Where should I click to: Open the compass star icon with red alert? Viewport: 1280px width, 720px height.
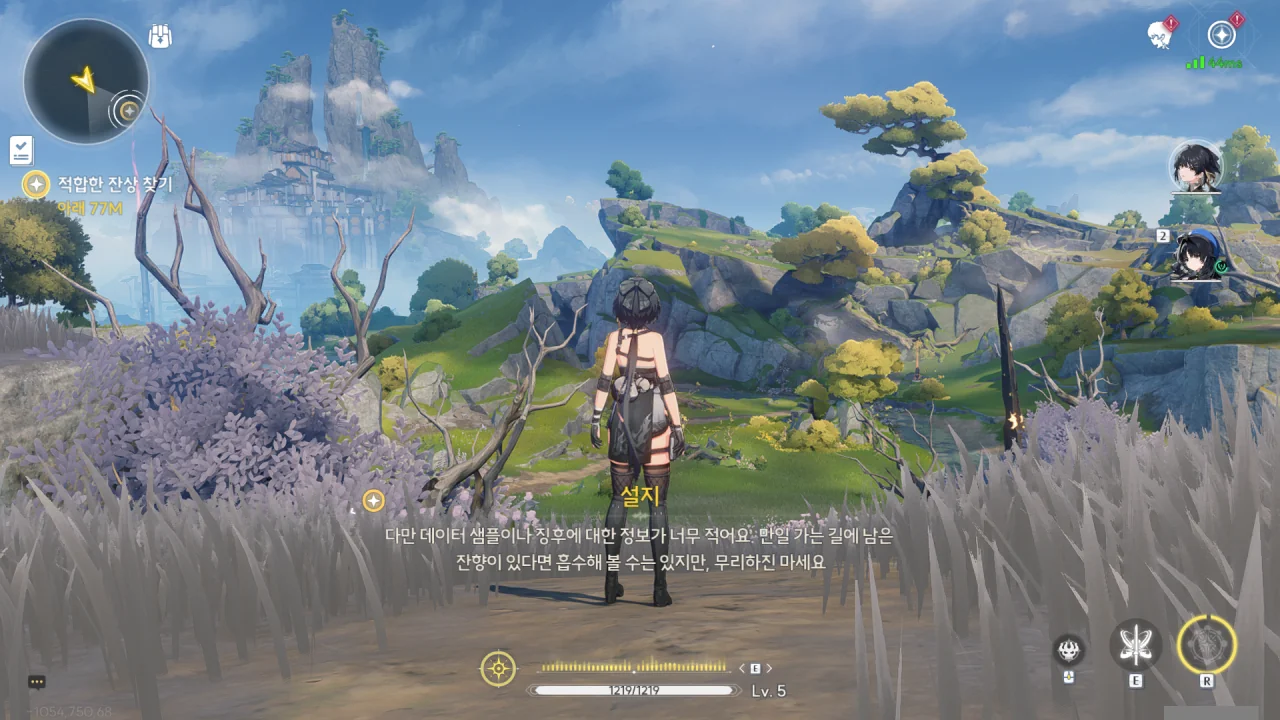[1221, 35]
